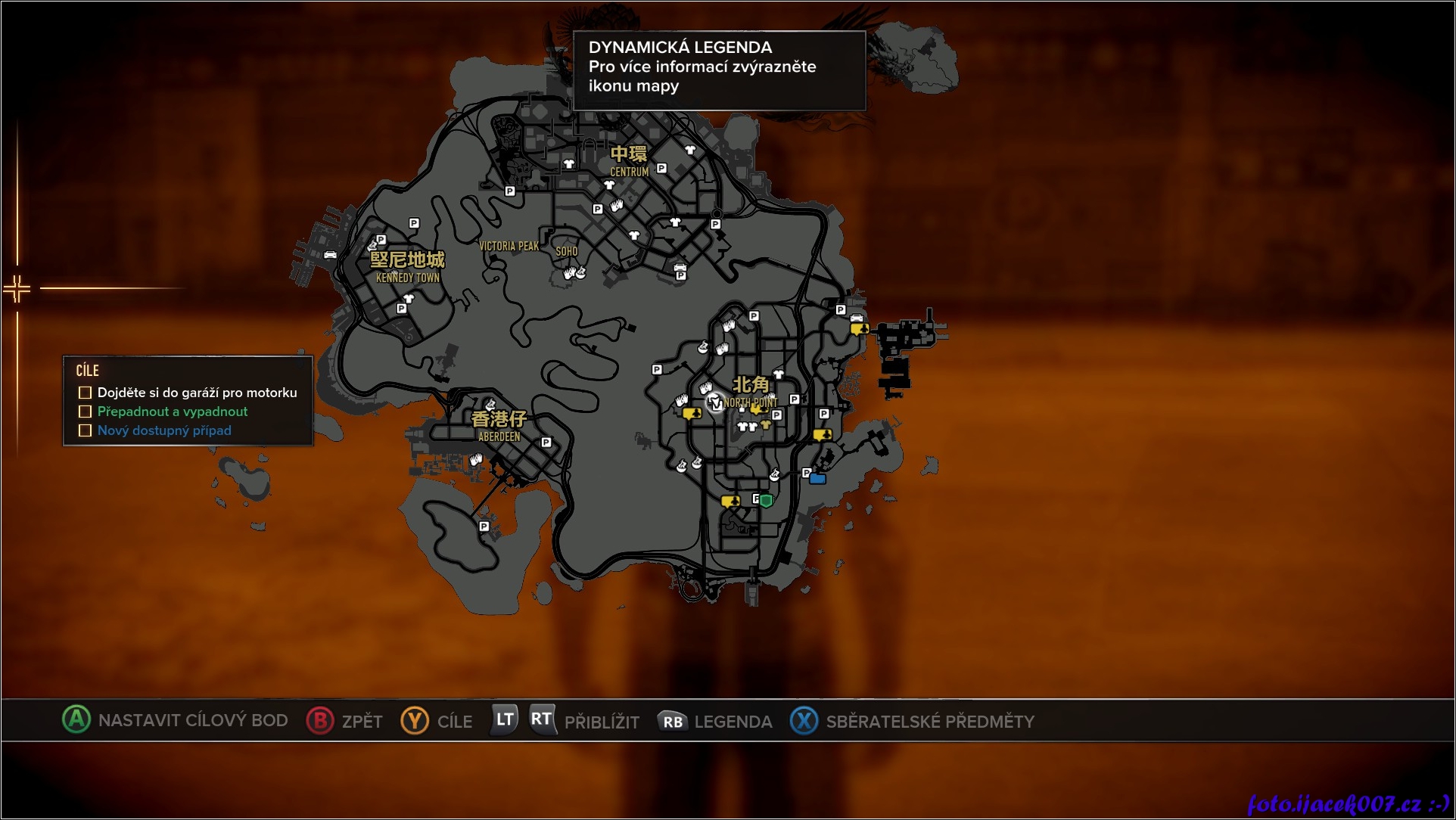Click the player position marker in North Point
1456x820 pixels.
click(x=714, y=403)
